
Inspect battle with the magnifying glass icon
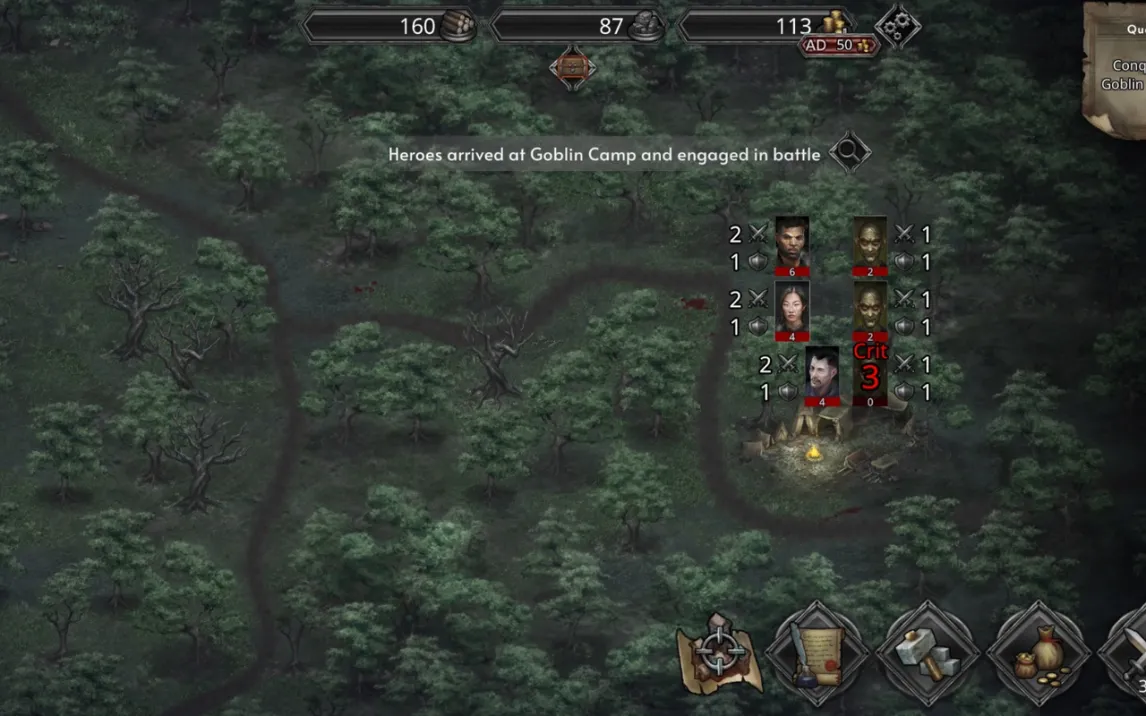tap(849, 153)
